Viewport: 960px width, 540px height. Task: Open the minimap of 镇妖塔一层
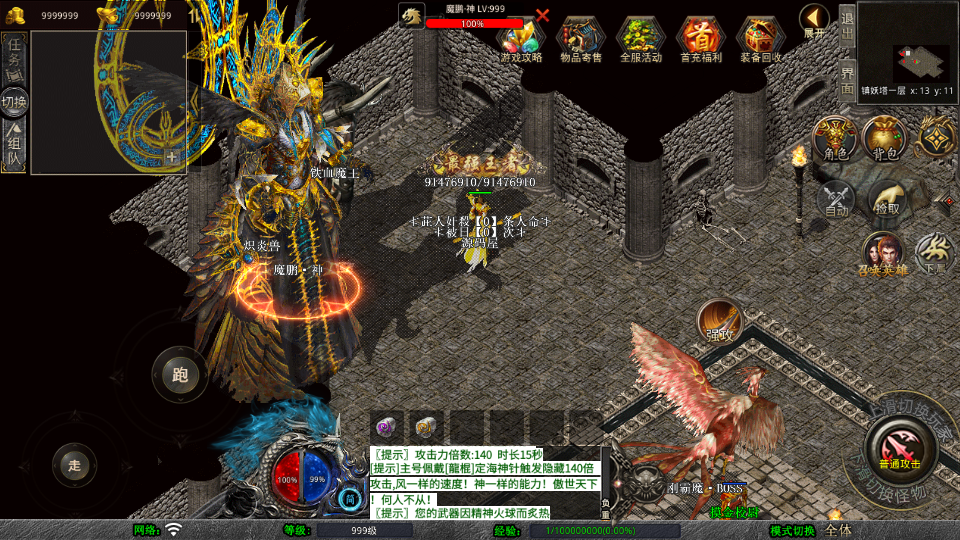(x=907, y=48)
